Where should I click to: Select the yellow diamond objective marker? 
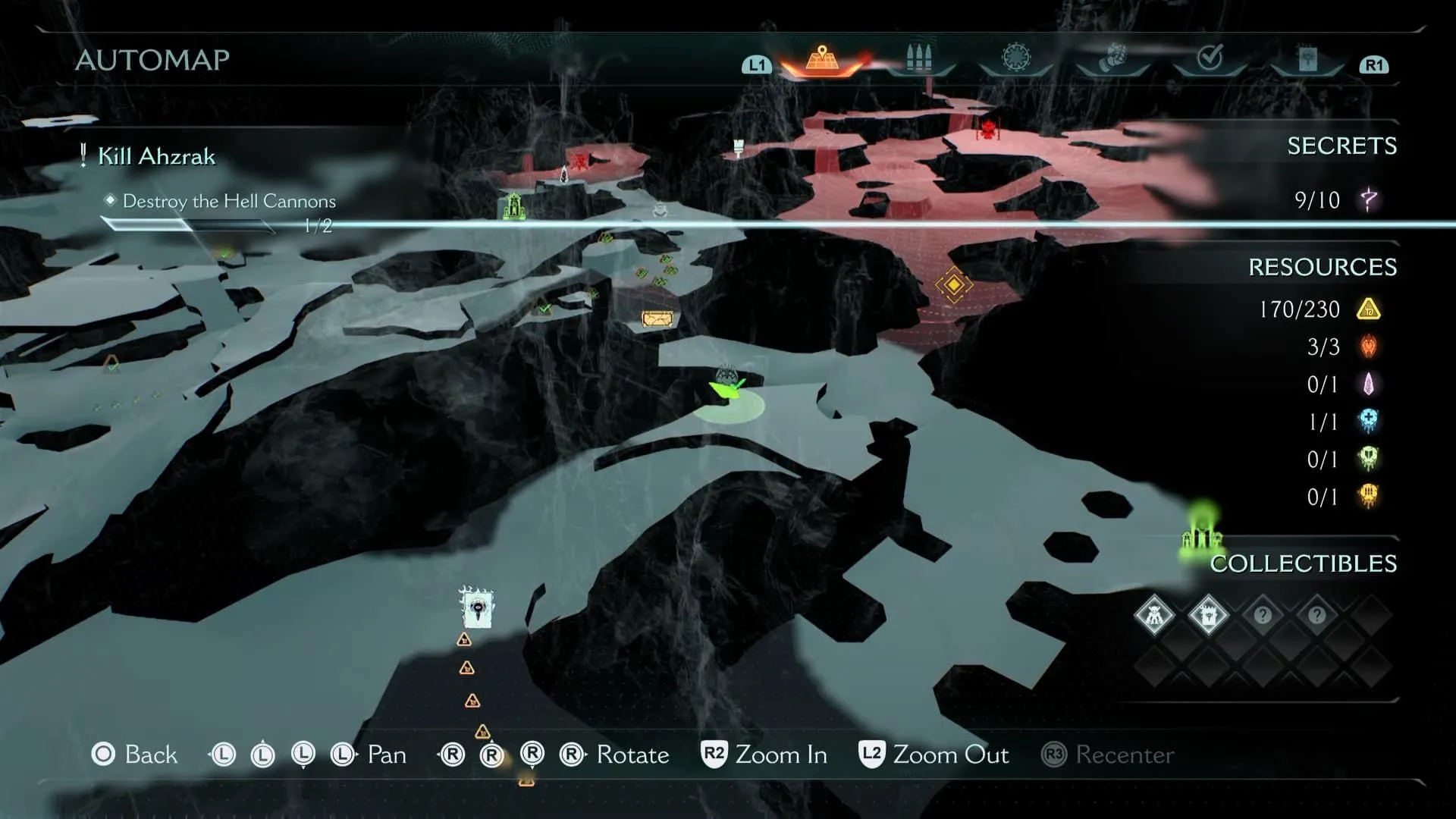953,285
